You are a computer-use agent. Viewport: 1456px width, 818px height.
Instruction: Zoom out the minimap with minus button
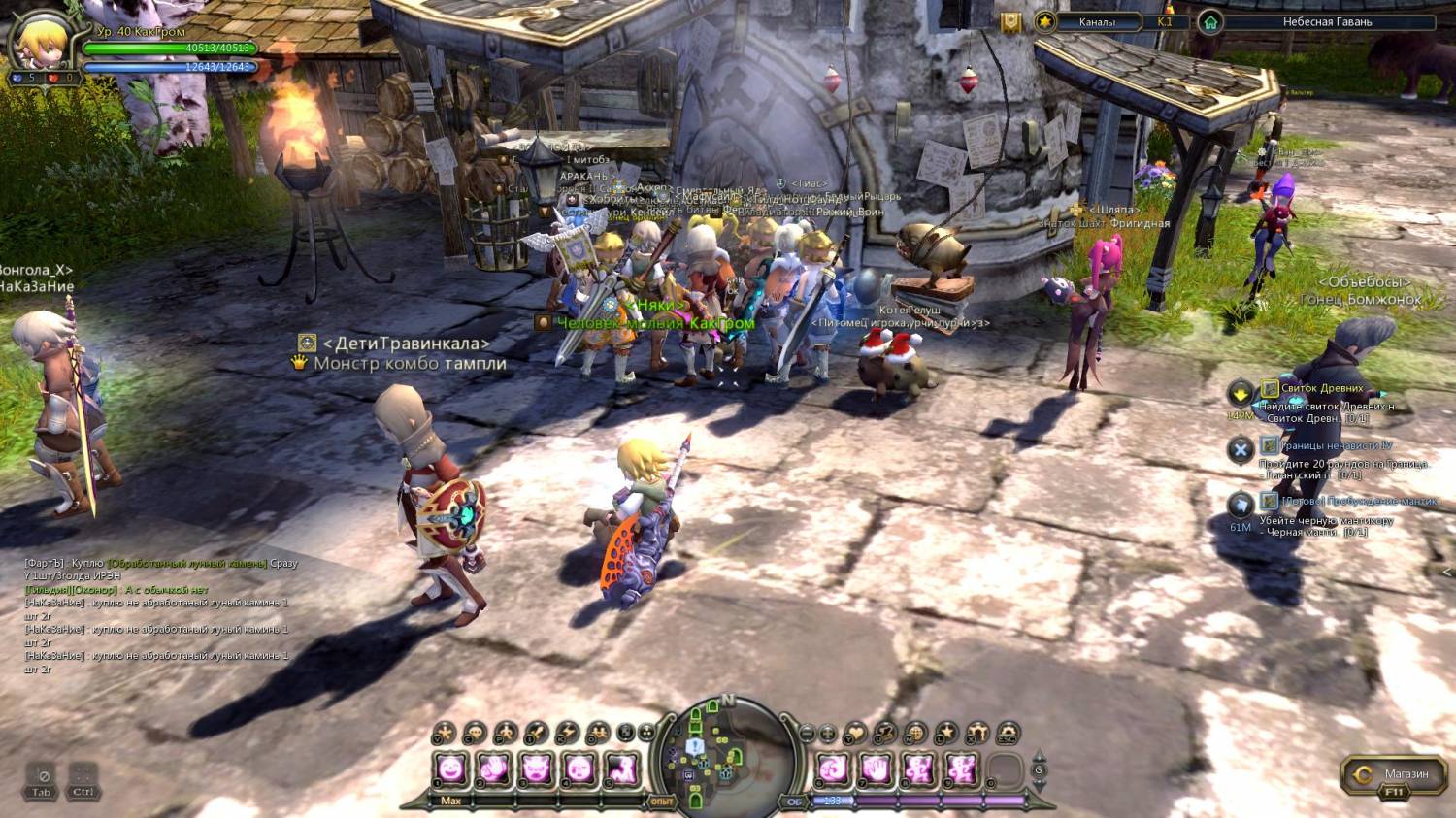point(807,734)
